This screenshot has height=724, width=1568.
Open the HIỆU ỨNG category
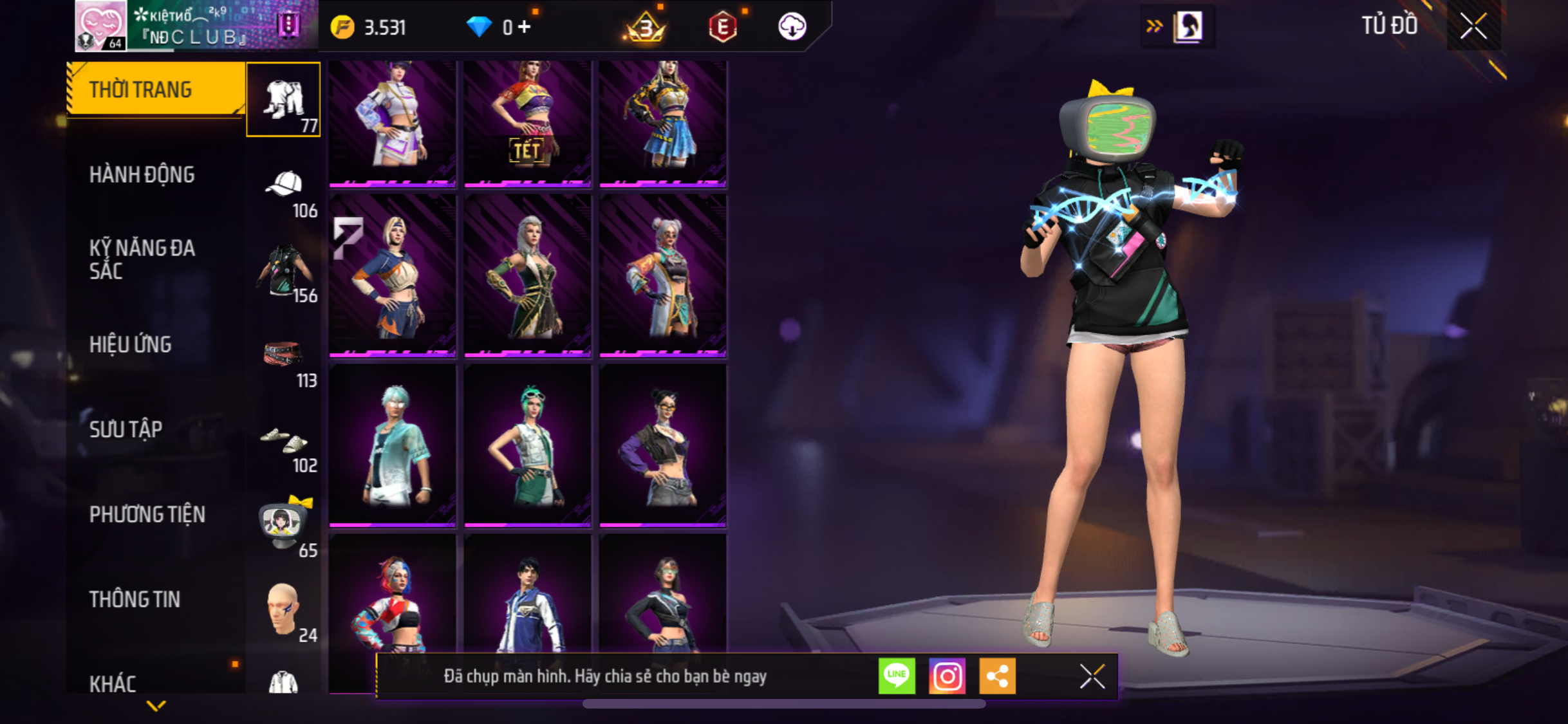(x=131, y=344)
